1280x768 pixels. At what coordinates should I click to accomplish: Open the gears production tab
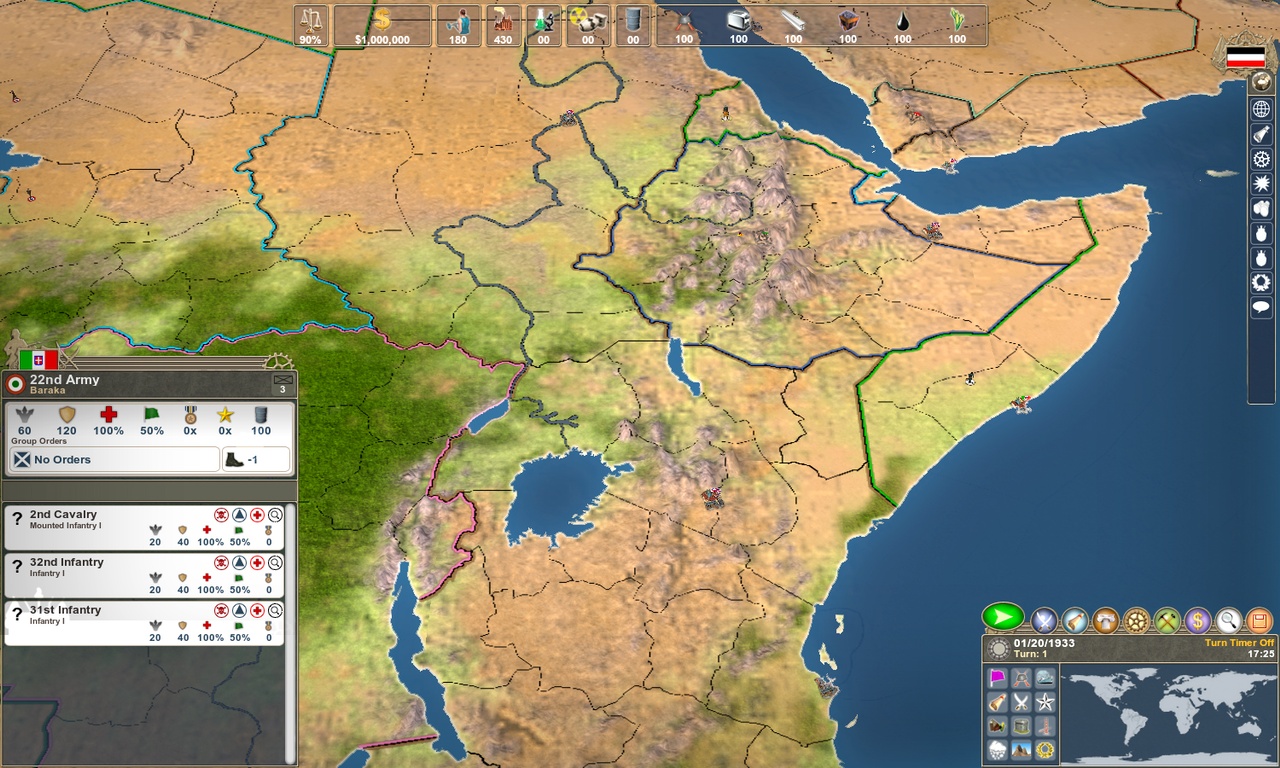coord(1134,620)
